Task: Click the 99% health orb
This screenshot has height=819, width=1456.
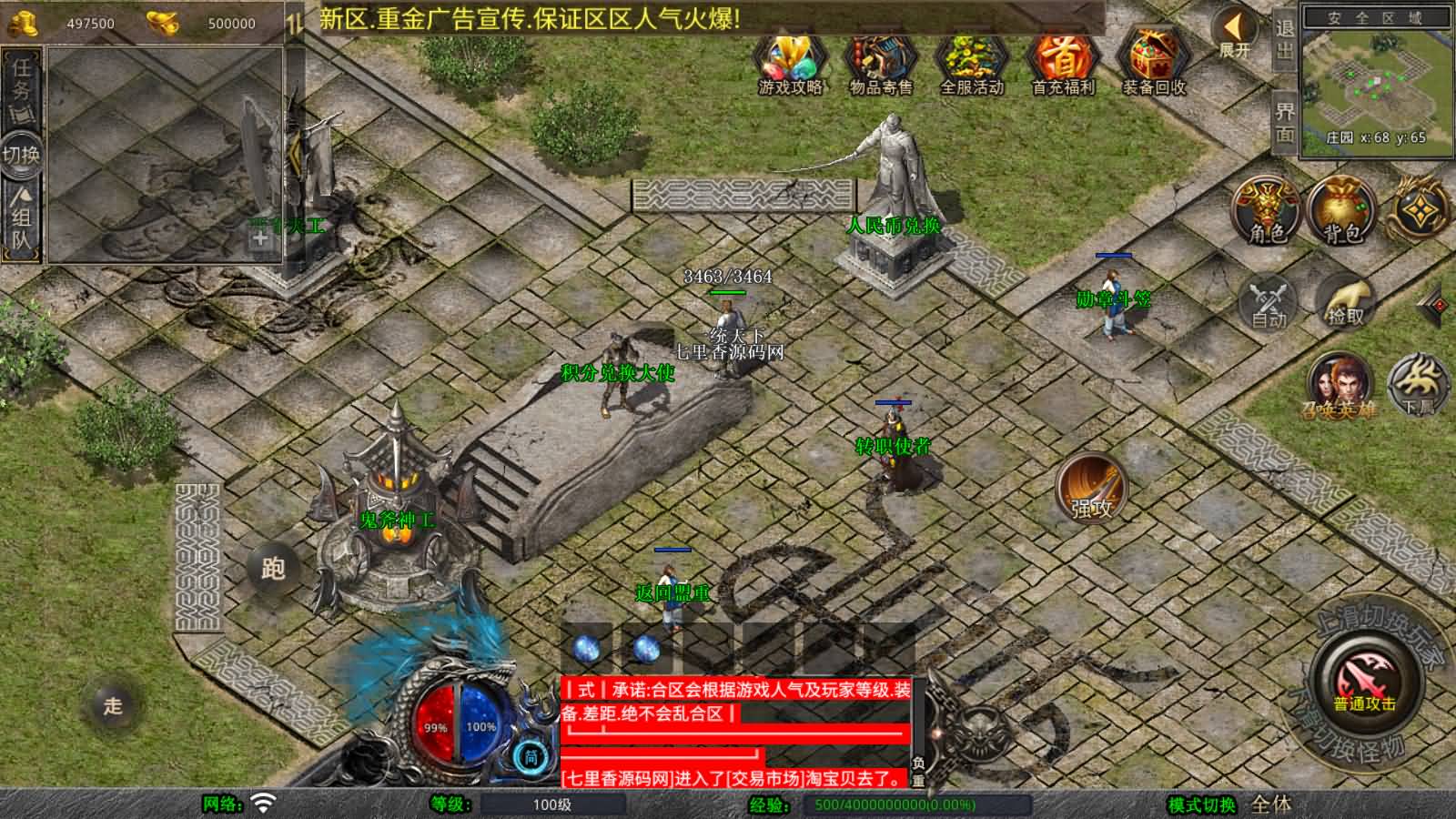Action: point(435,725)
